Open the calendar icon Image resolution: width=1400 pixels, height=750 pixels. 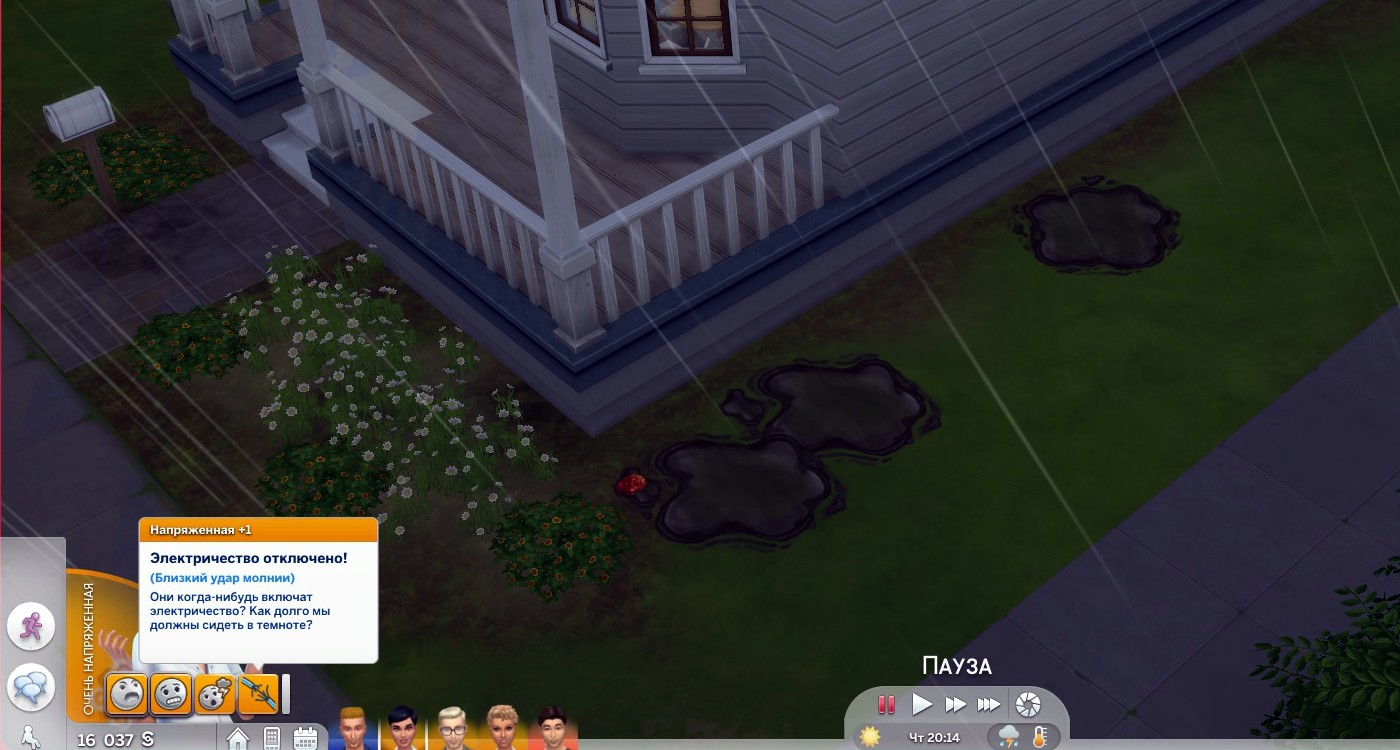click(x=305, y=738)
